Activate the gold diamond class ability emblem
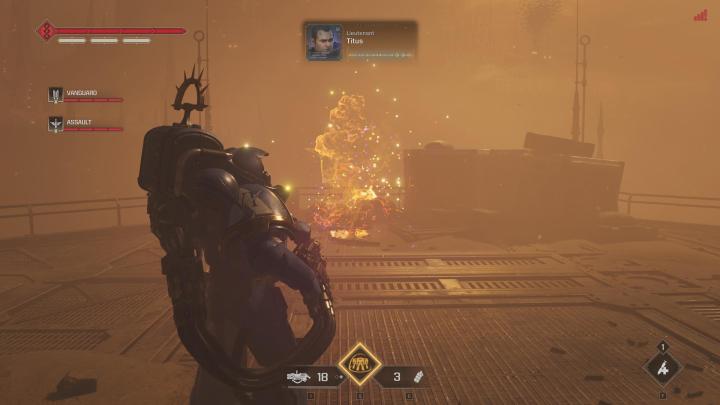720x405 pixels. 359,365
